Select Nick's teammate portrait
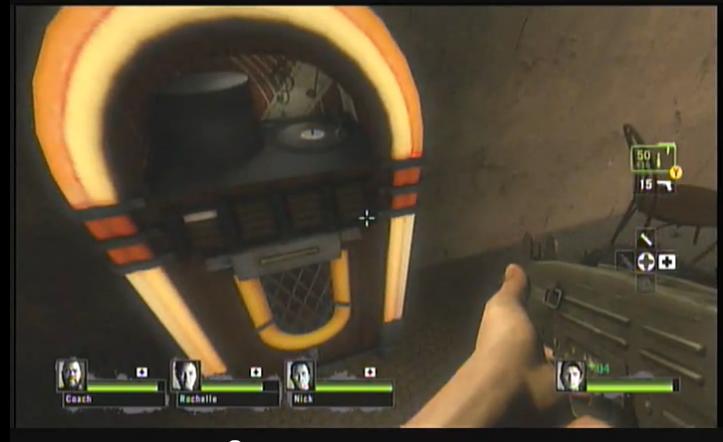Image resolution: width=723 pixels, height=442 pixels. click(300, 375)
